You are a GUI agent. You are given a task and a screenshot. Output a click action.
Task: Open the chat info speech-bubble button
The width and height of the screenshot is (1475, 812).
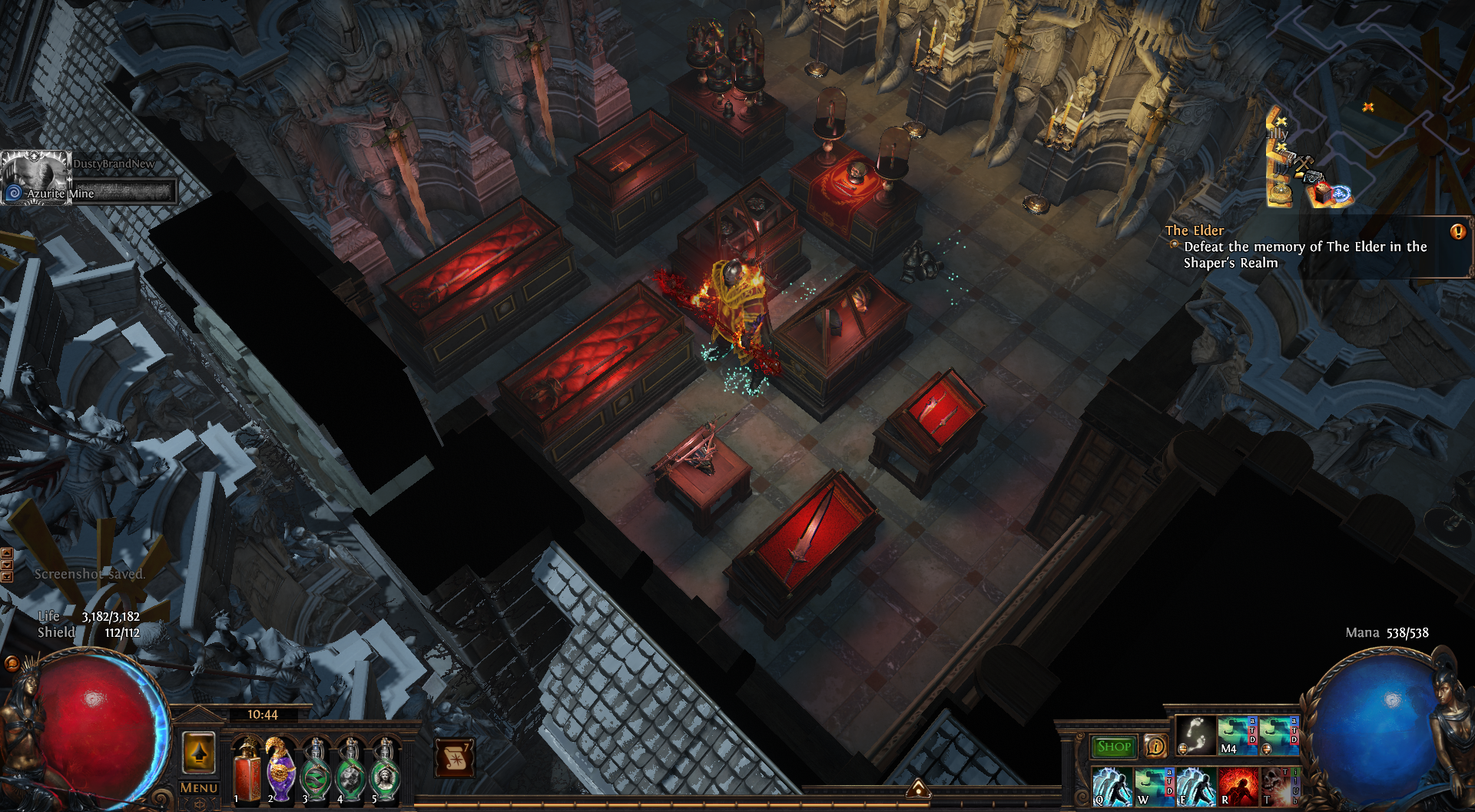1155,747
